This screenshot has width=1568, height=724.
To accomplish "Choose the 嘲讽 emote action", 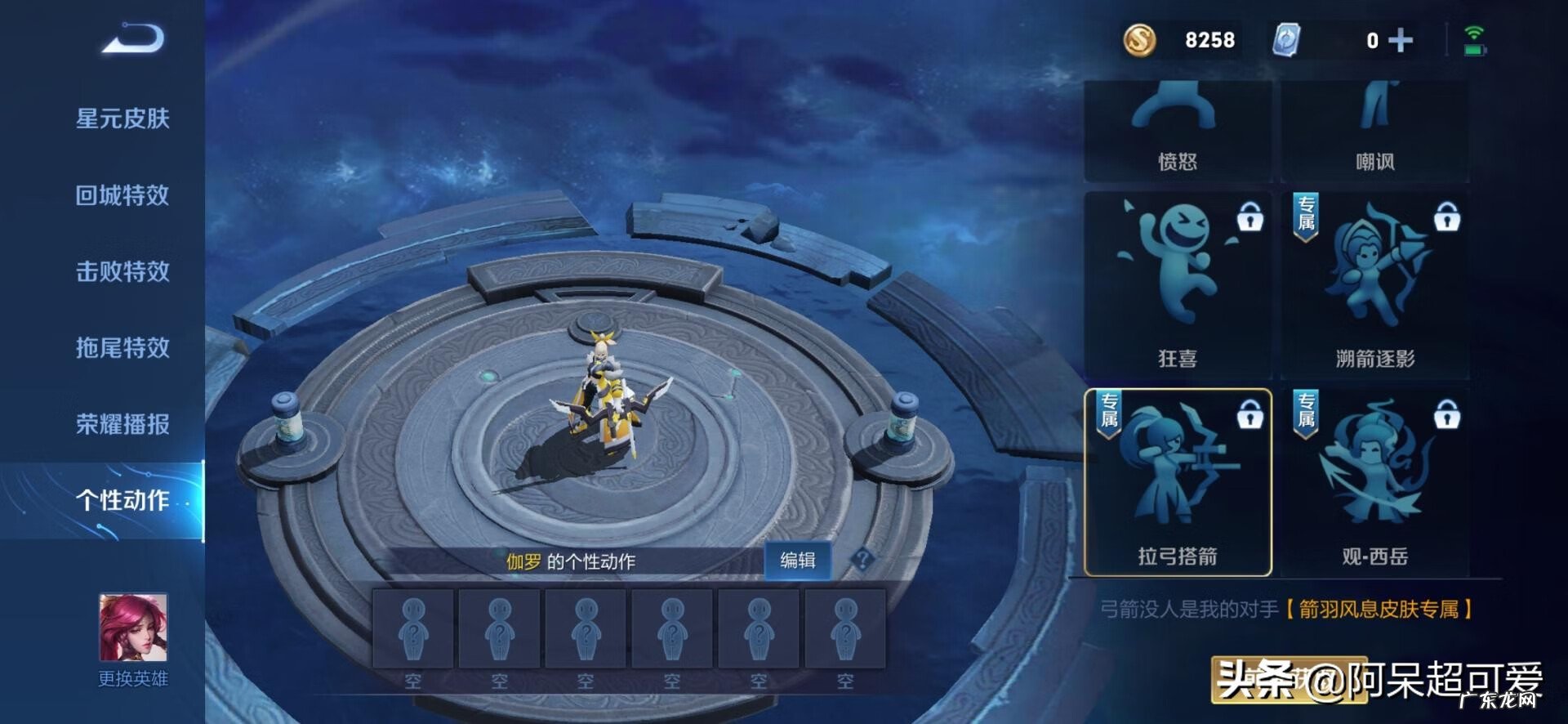I will click(1374, 131).
